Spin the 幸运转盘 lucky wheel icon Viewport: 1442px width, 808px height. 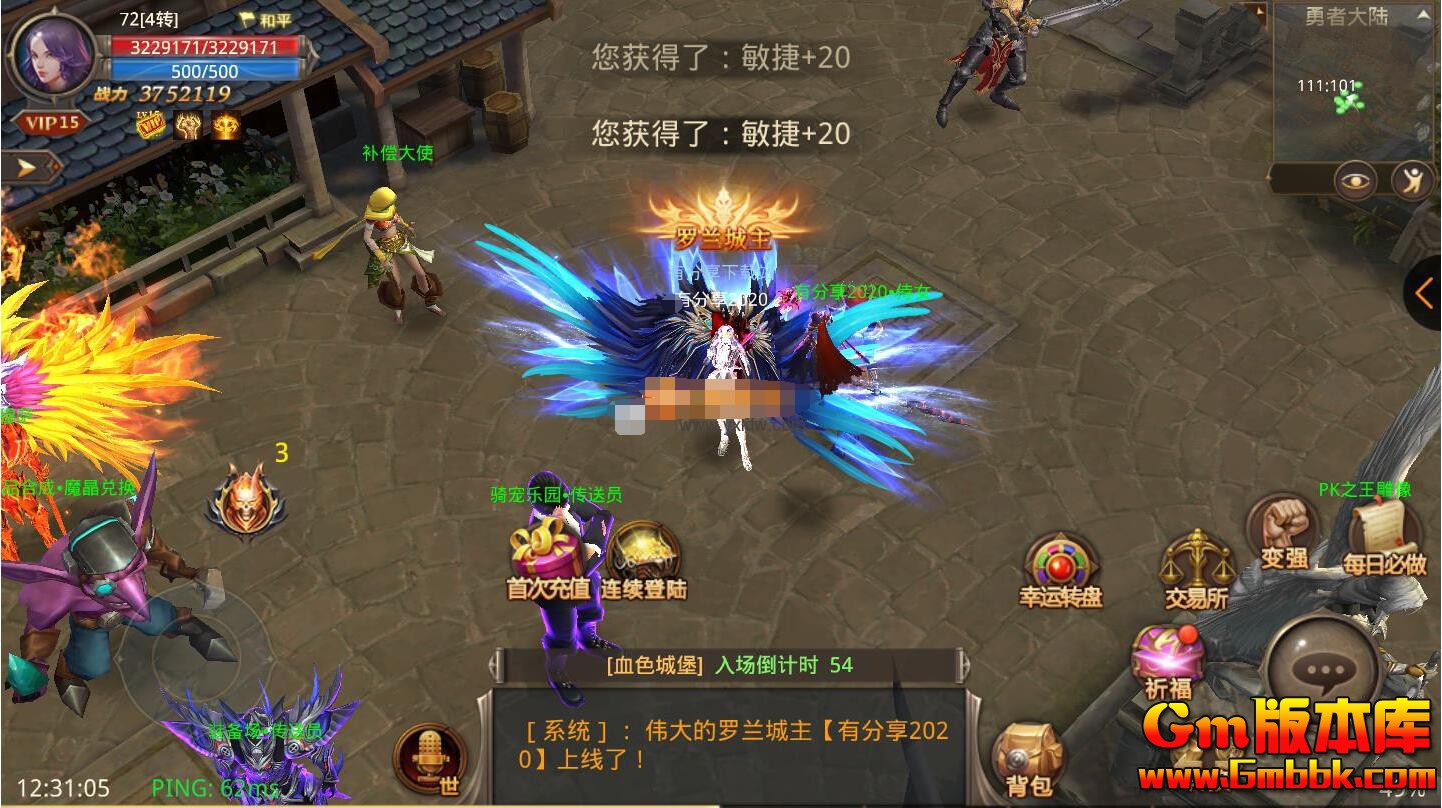tap(1058, 567)
